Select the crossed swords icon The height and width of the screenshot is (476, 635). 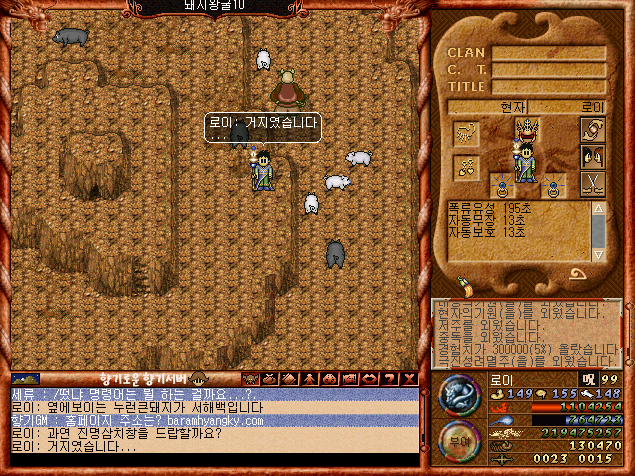tap(591, 185)
